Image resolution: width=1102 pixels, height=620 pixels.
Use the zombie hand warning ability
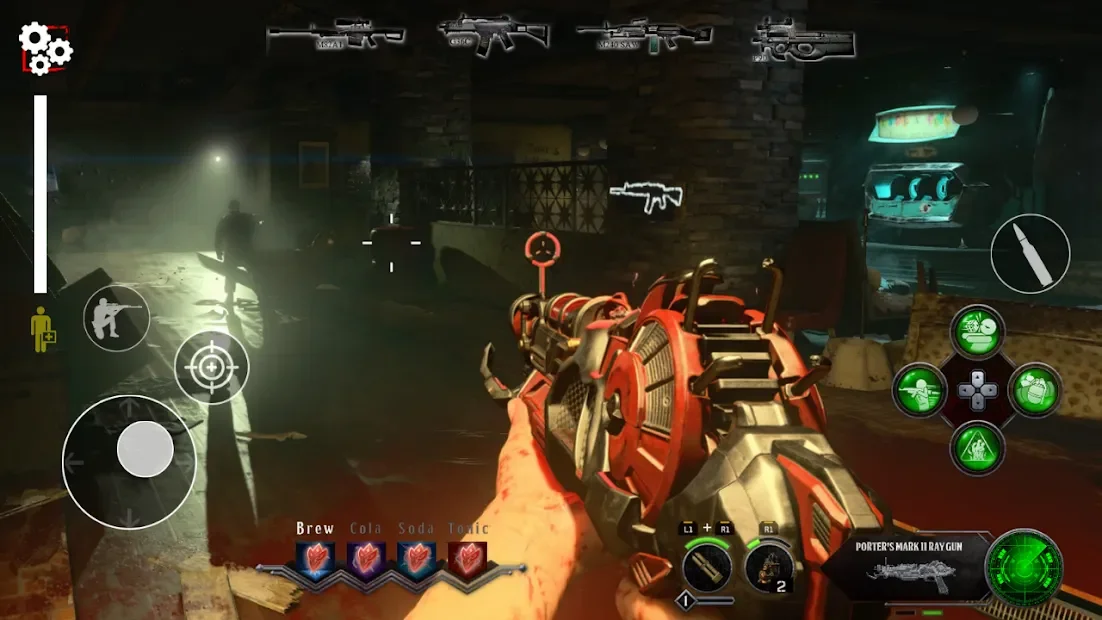[977, 446]
